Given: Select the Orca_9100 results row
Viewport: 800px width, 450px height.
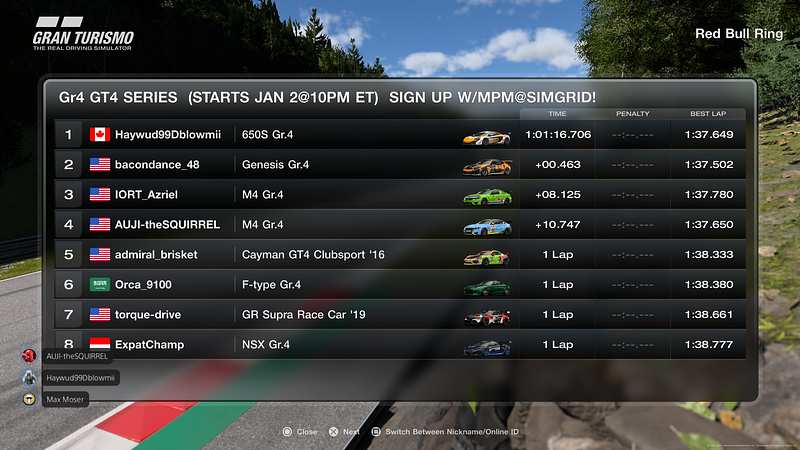Looking at the screenshot, I should pos(400,285).
